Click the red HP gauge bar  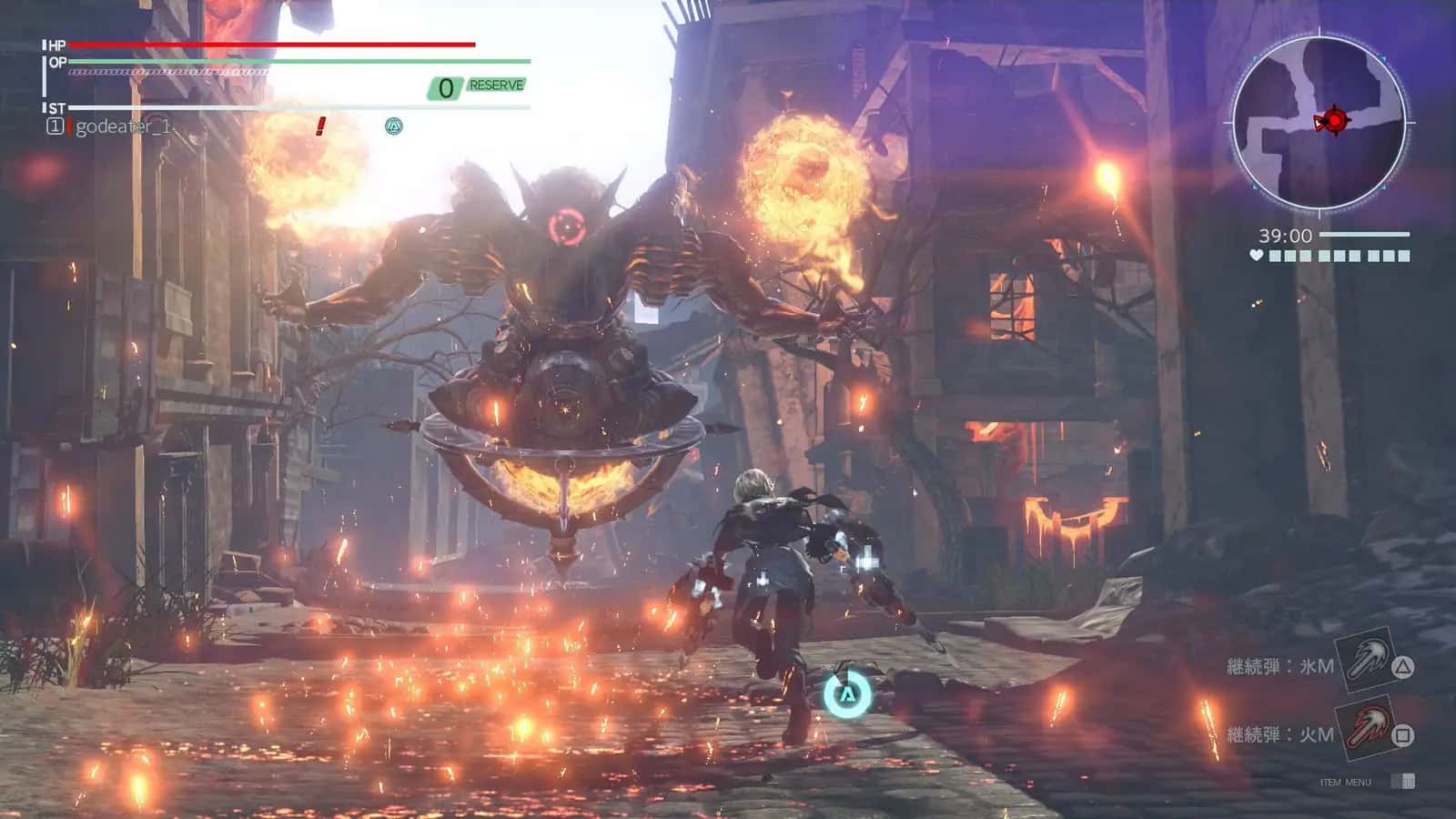pyautogui.click(x=273, y=44)
